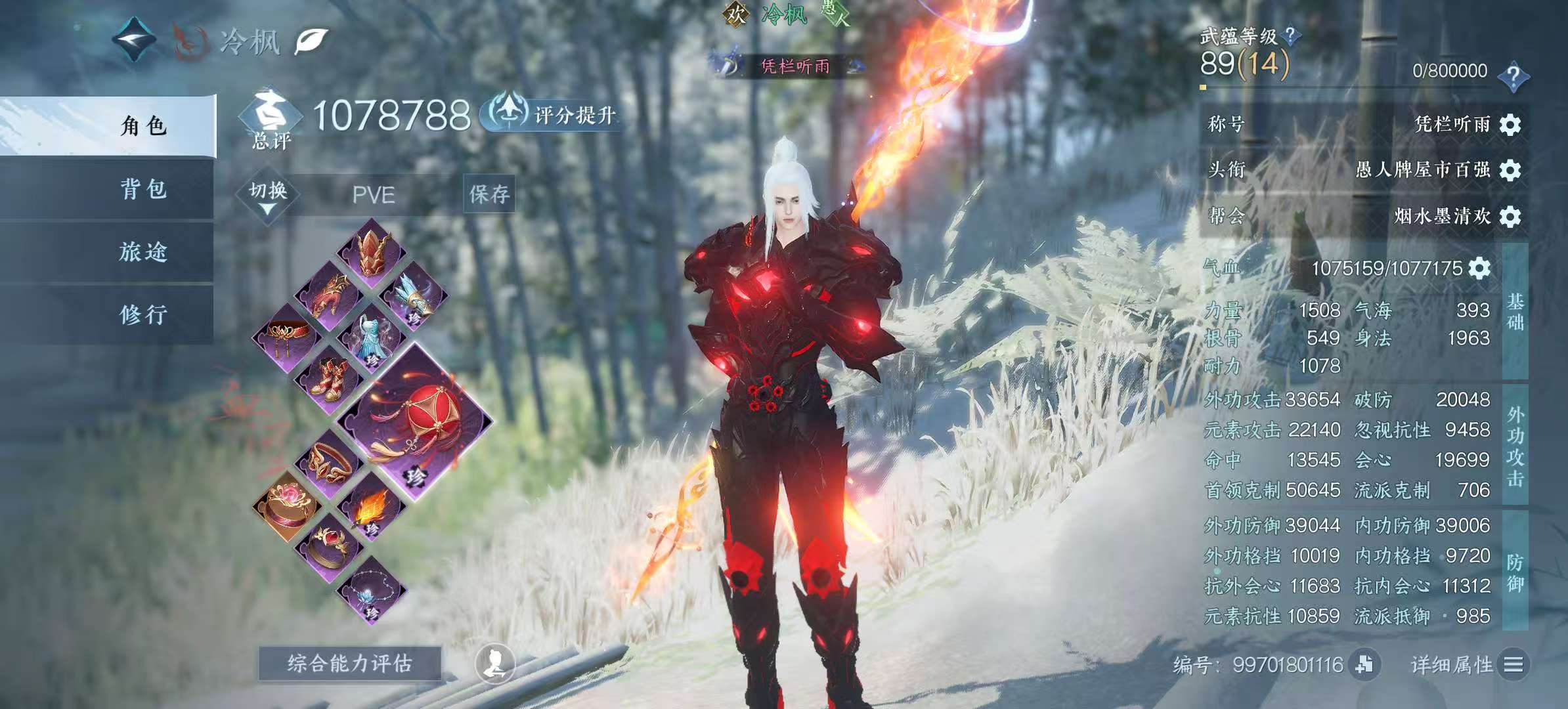Viewport: 1568px width, 709px height.
Task: Open settings for the 称号 title row
Action: [1510, 124]
